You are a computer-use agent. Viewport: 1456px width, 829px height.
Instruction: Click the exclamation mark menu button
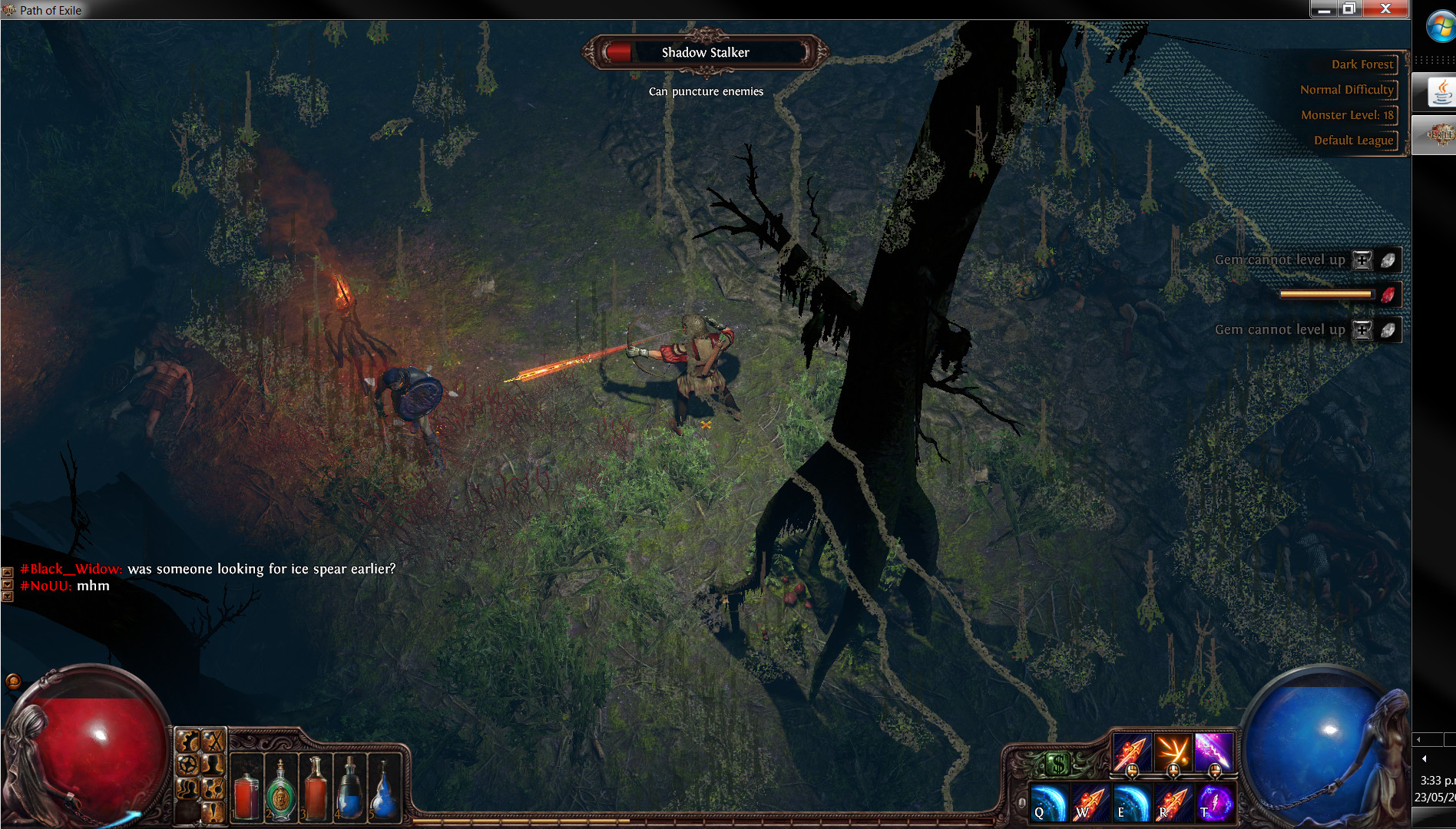[213, 811]
